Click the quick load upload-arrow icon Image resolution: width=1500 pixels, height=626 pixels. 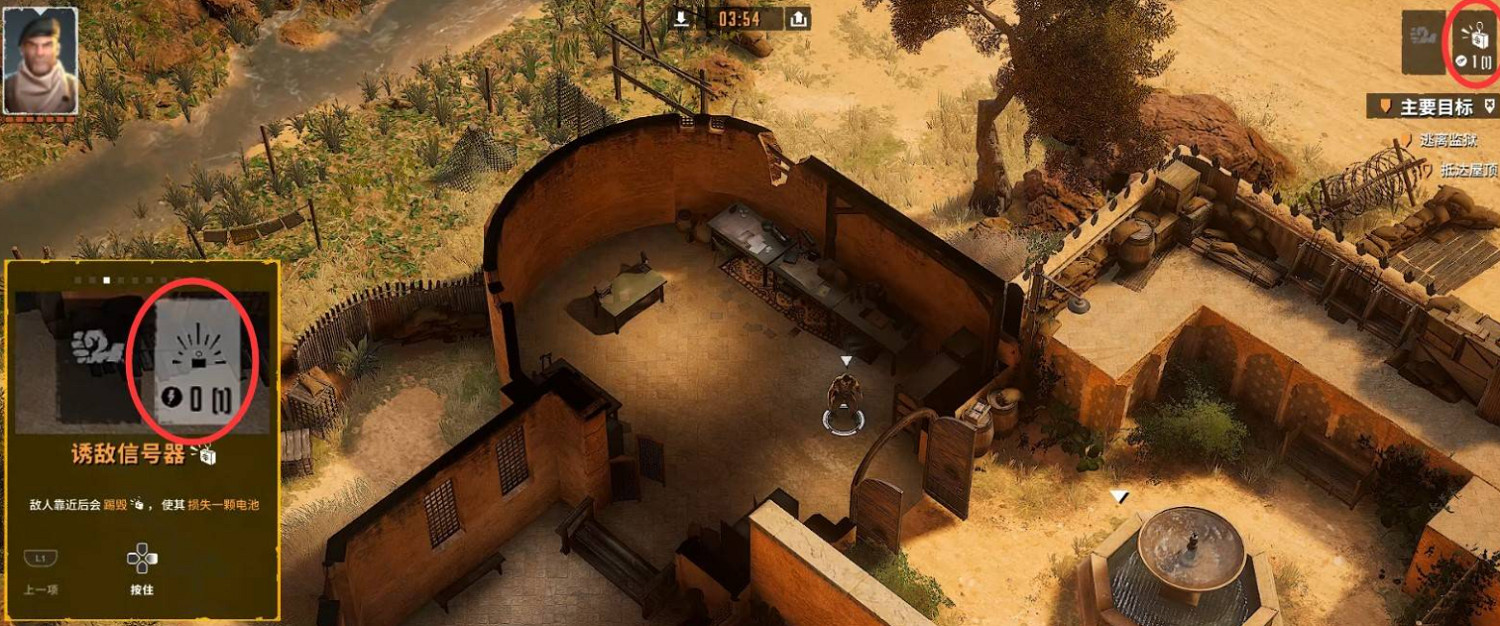798,19
